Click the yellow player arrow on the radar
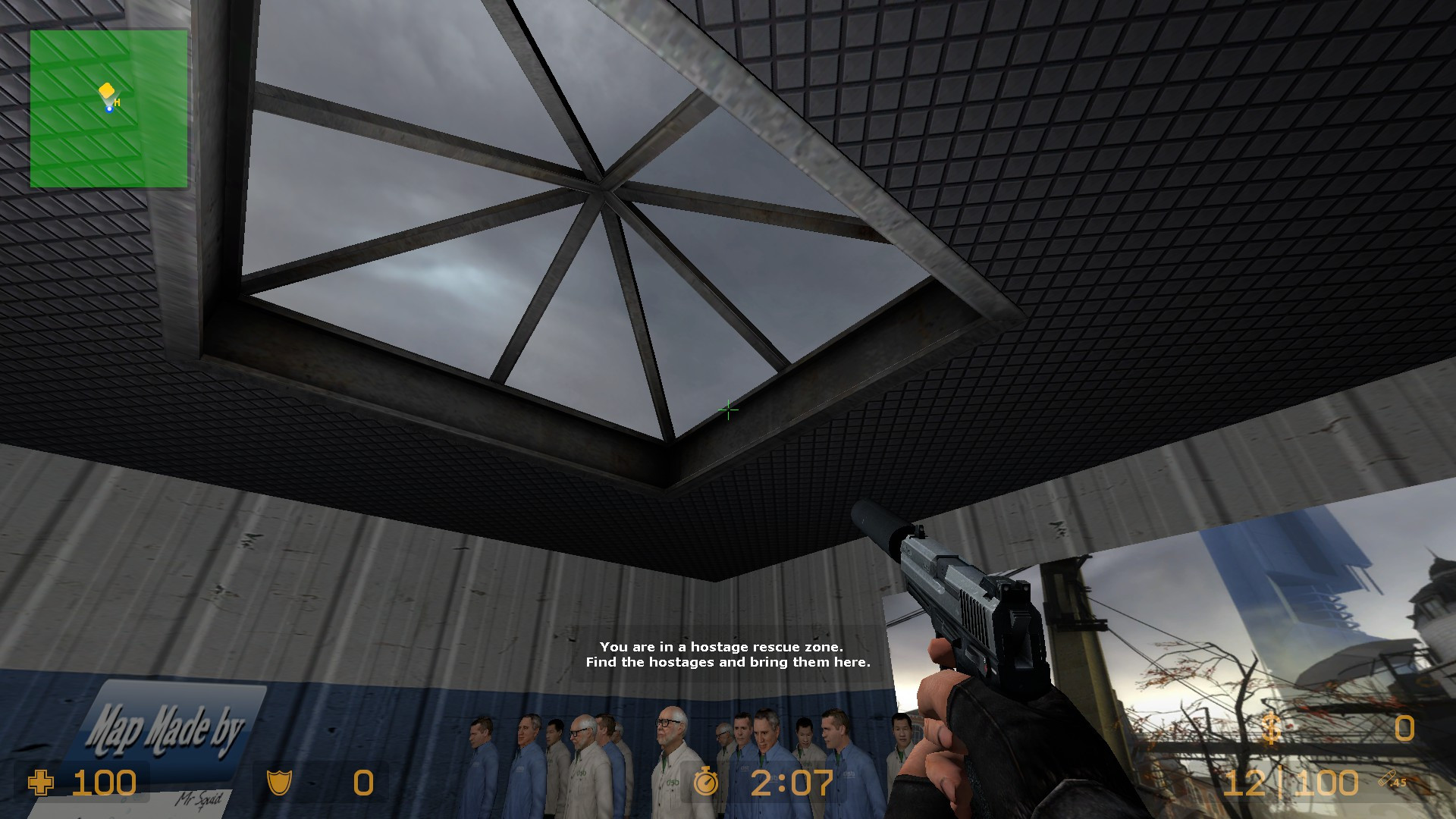 pyautogui.click(x=105, y=91)
